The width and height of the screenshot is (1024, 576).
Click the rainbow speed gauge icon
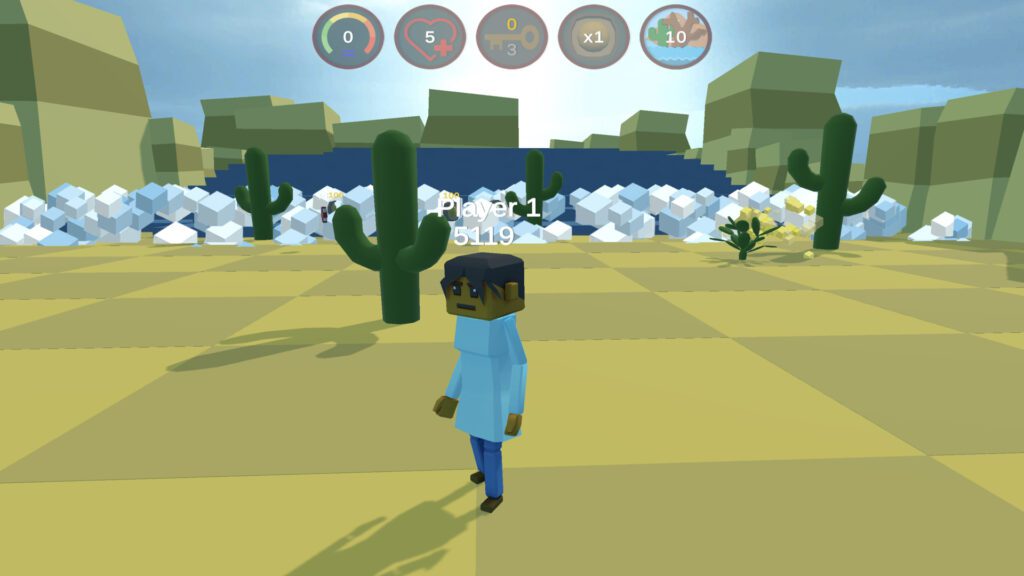point(348,37)
